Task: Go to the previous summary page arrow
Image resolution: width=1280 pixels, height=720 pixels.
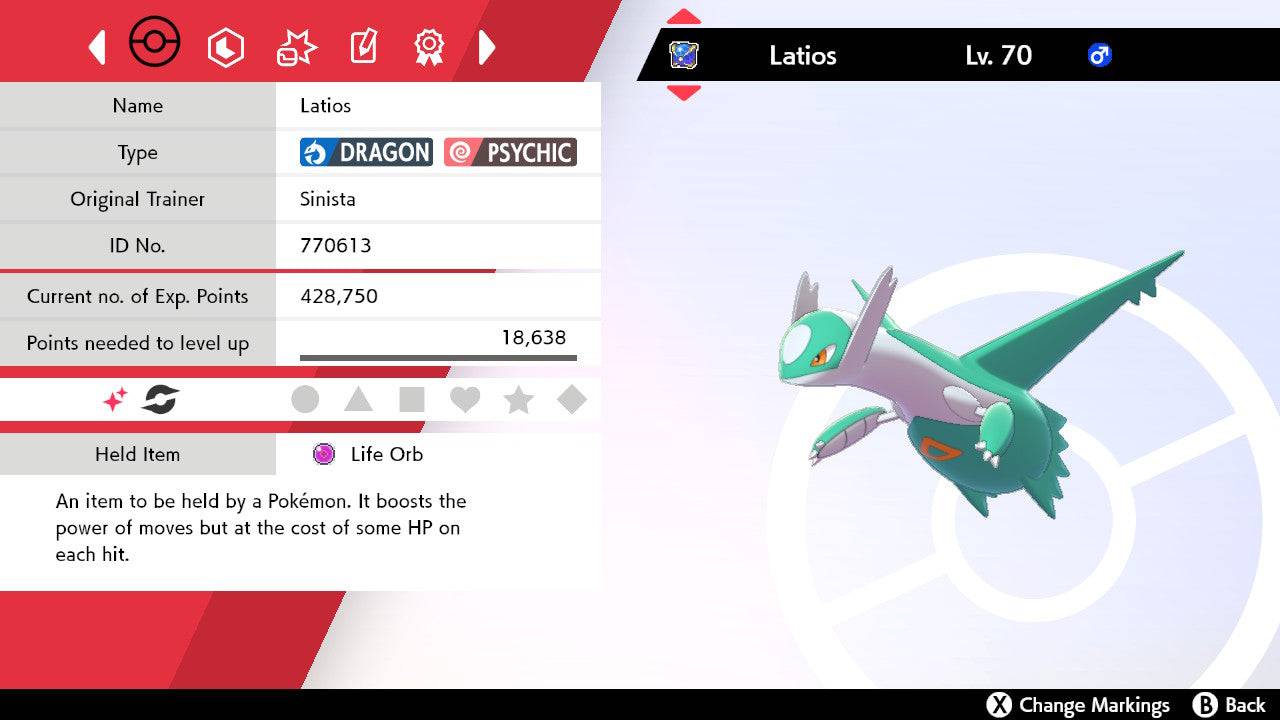Action: (x=97, y=47)
